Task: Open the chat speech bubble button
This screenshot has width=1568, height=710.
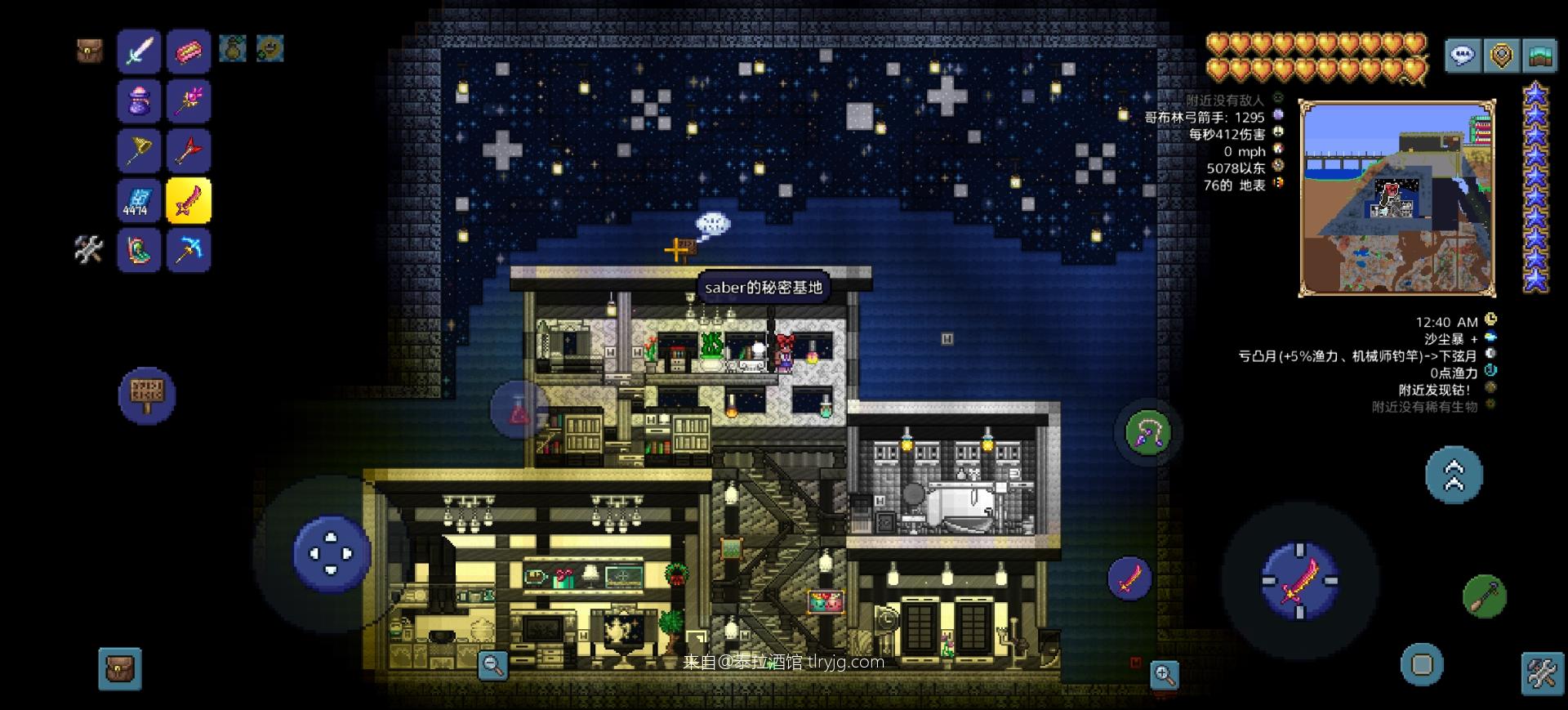Action: (1462, 56)
